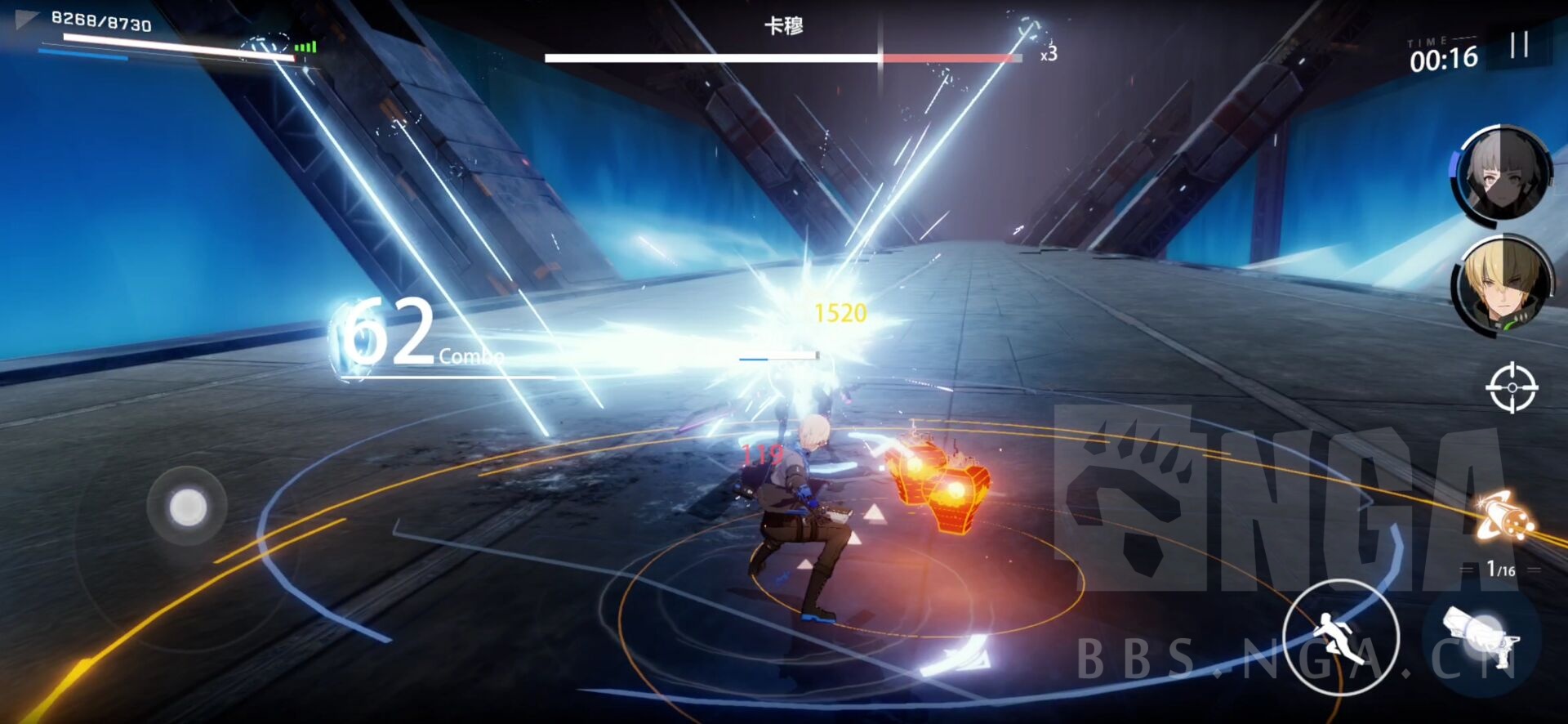Tap the virtual movement joystick

tap(187, 507)
